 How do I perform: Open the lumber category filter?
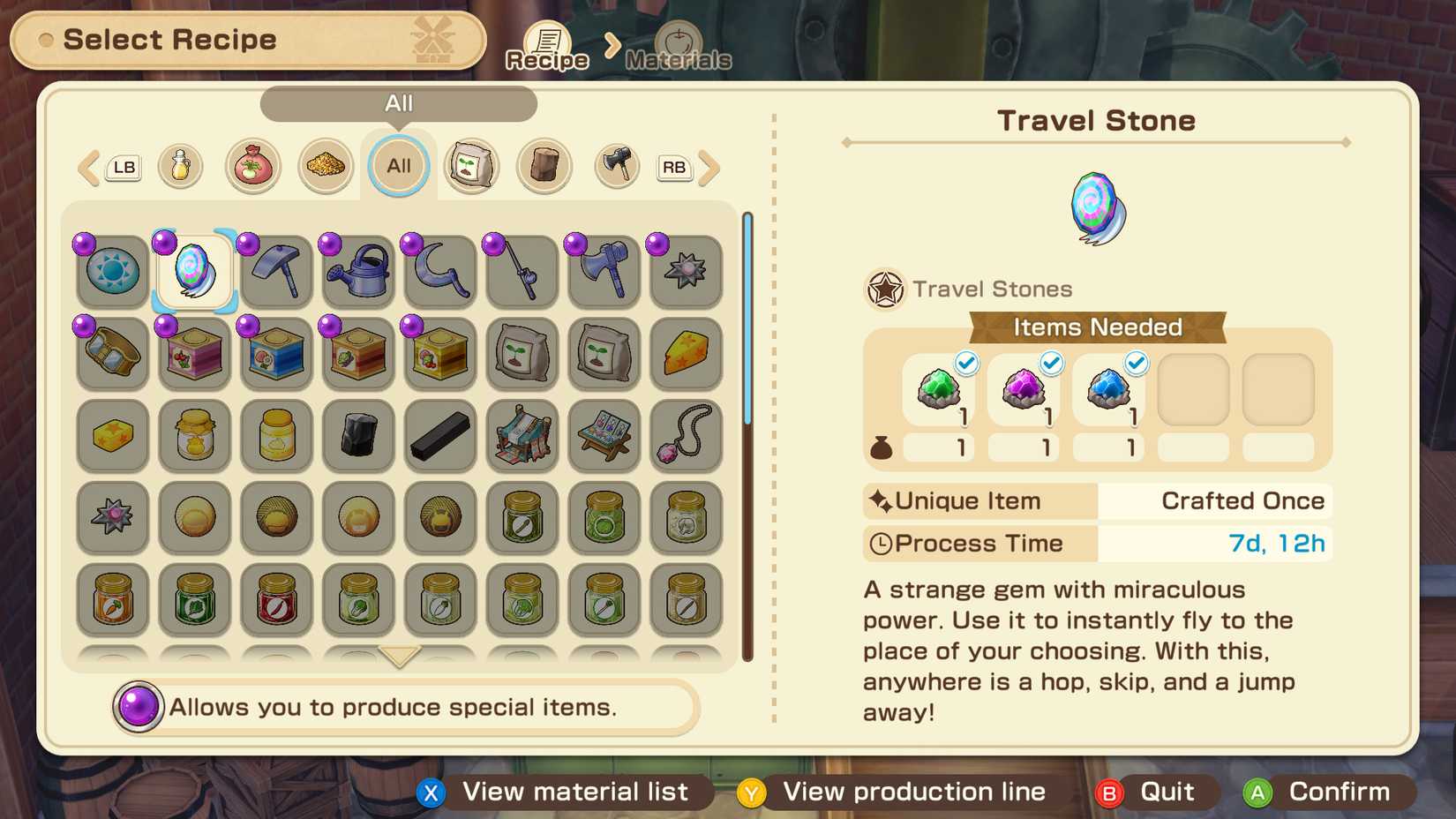[544, 166]
